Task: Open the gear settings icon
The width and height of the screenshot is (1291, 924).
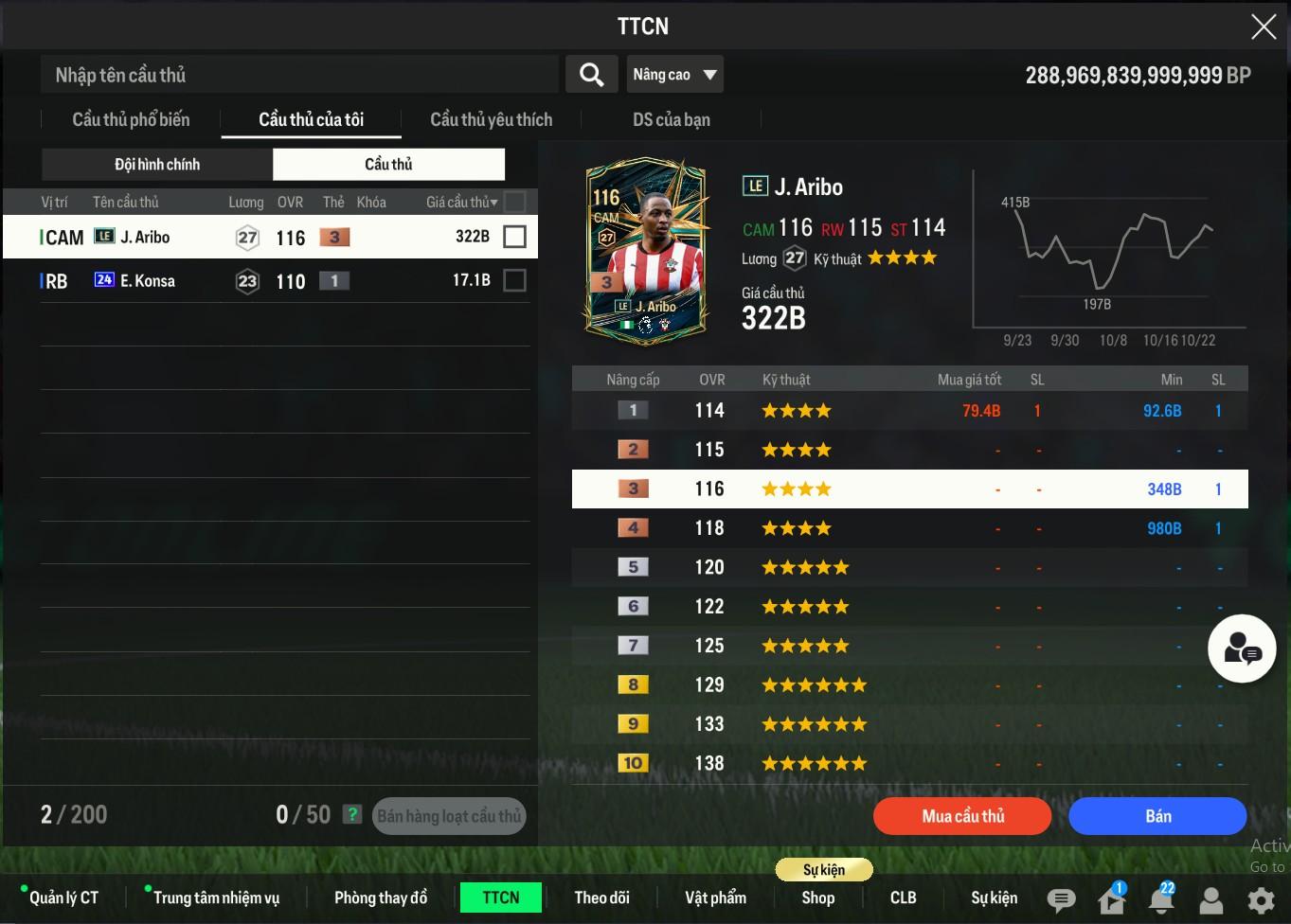Action: click(1261, 899)
